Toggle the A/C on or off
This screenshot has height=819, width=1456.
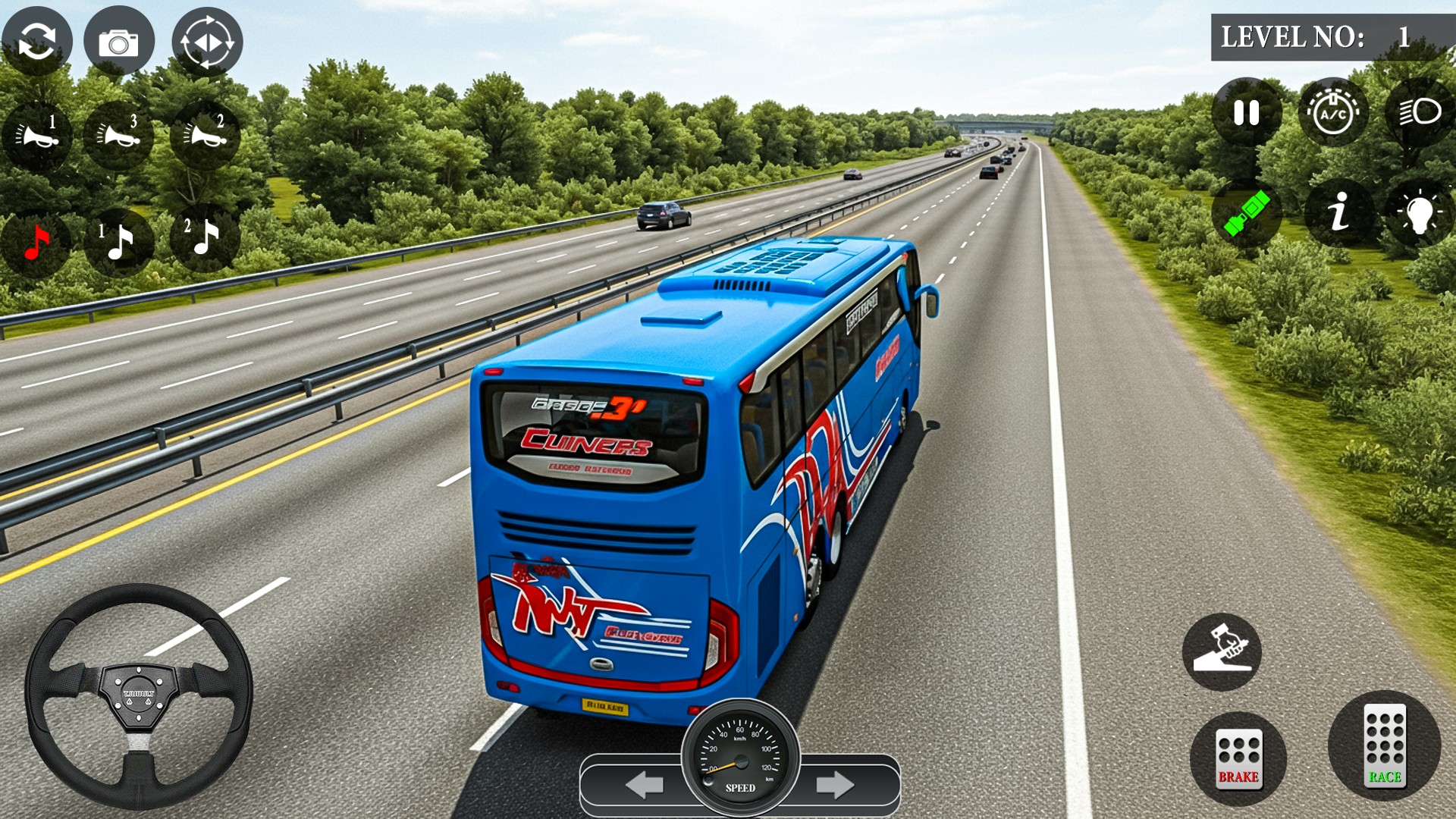1332,112
